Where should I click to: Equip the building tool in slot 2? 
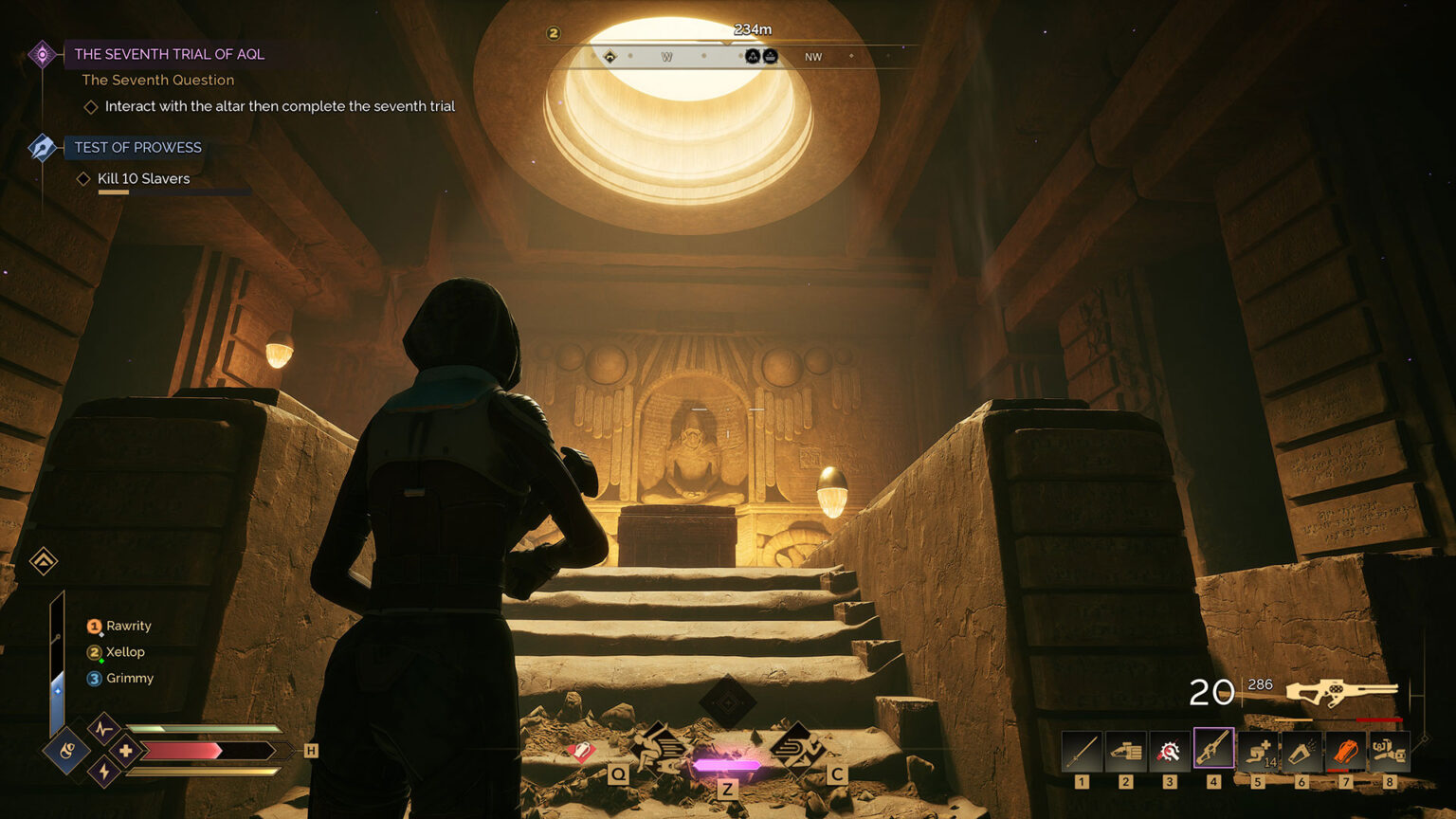[x=1126, y=753]
